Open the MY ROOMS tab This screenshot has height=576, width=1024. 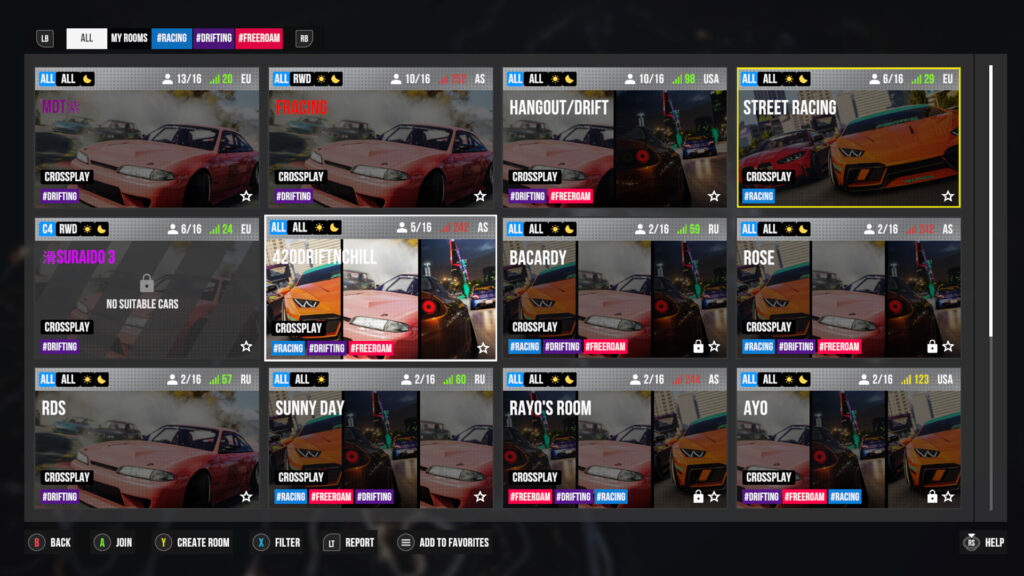129,38
